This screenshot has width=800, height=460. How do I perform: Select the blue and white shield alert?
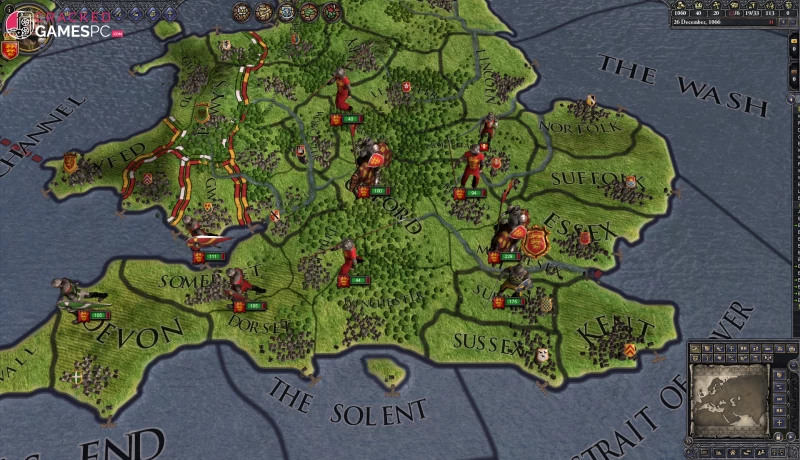287,12
